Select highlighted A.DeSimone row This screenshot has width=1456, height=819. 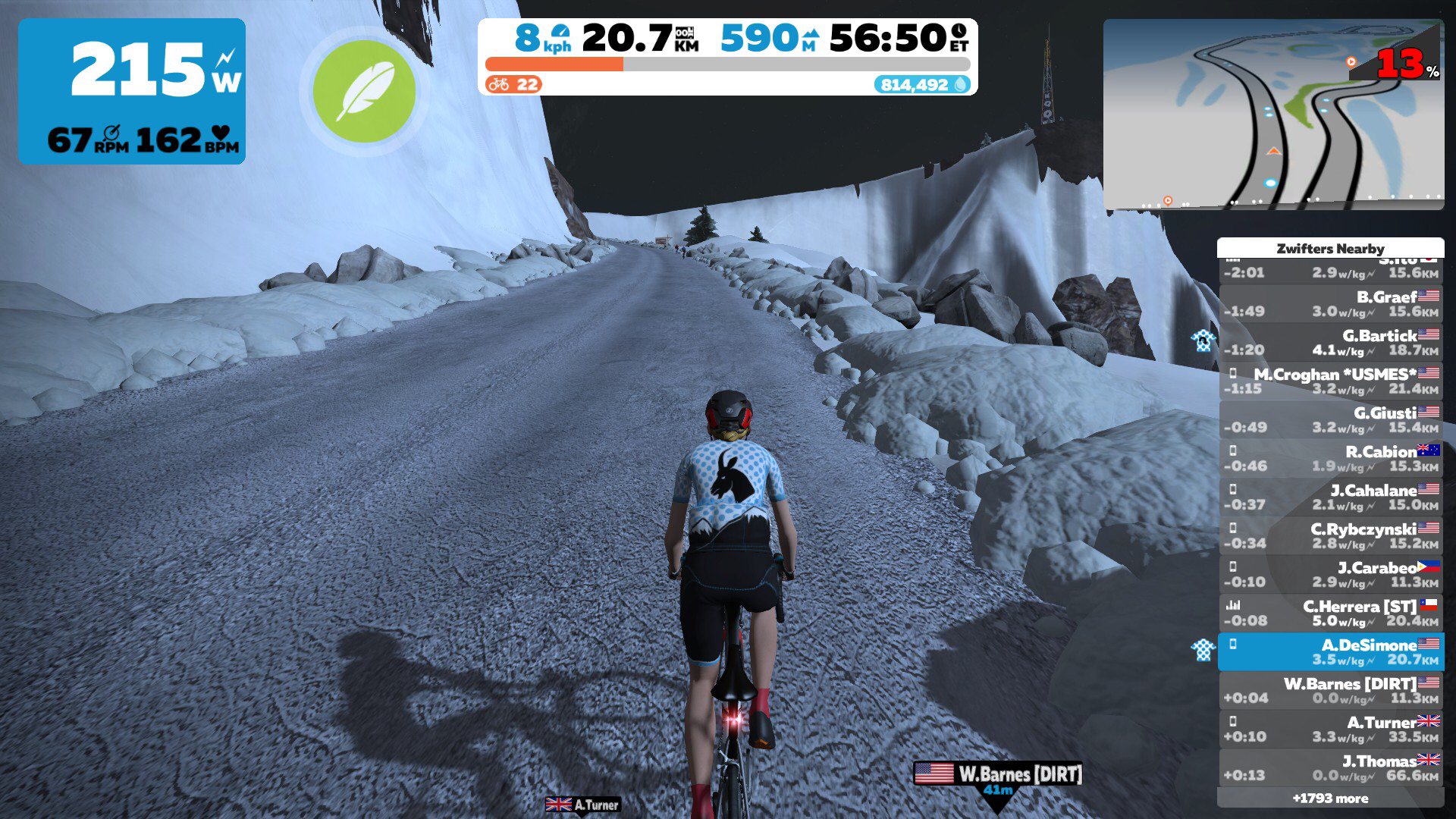pos(1331,651)
